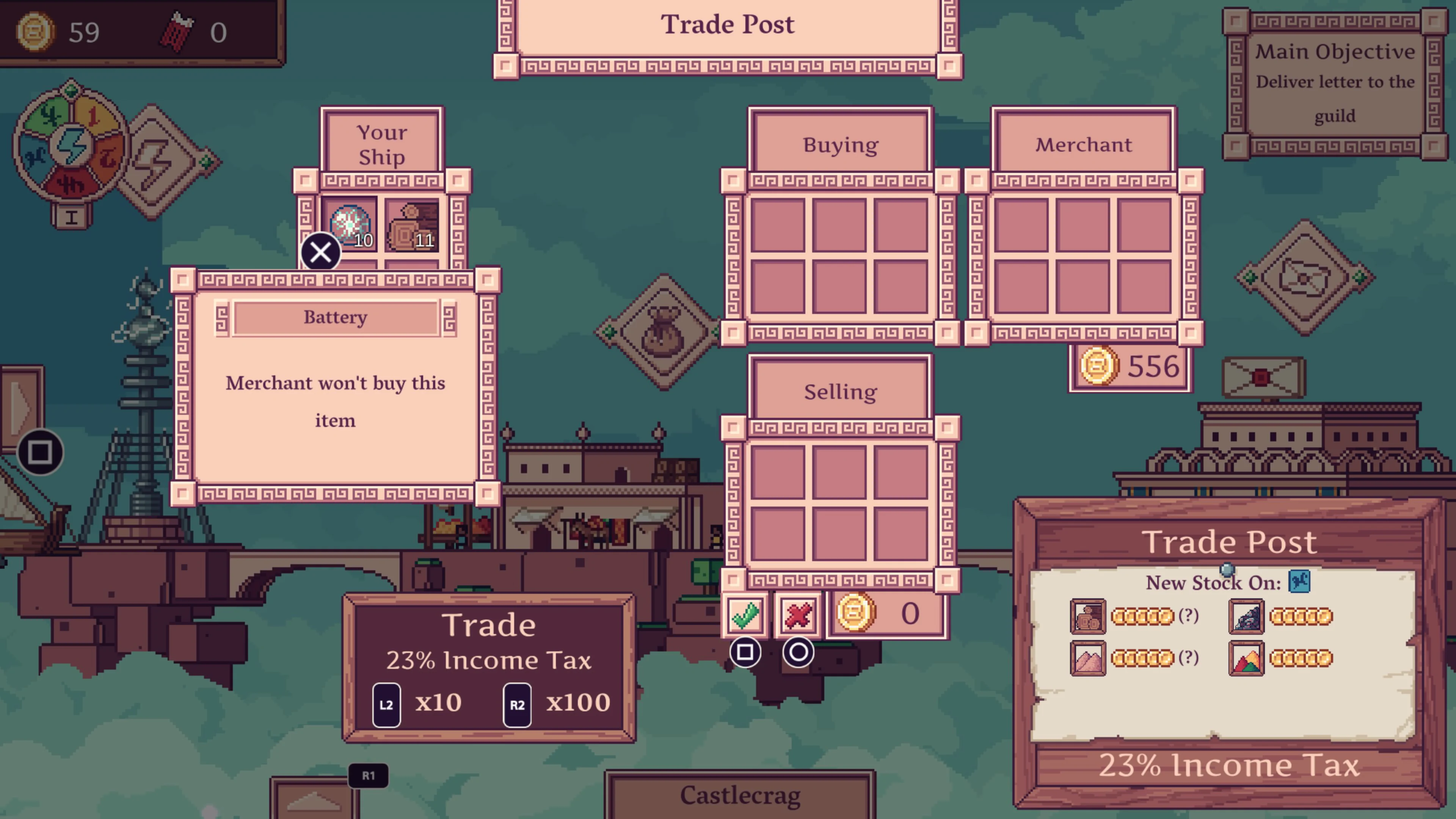1456x819 pixels.
Task: Confirm the trade with the green checkmark
Action: (x=745, y=615)
